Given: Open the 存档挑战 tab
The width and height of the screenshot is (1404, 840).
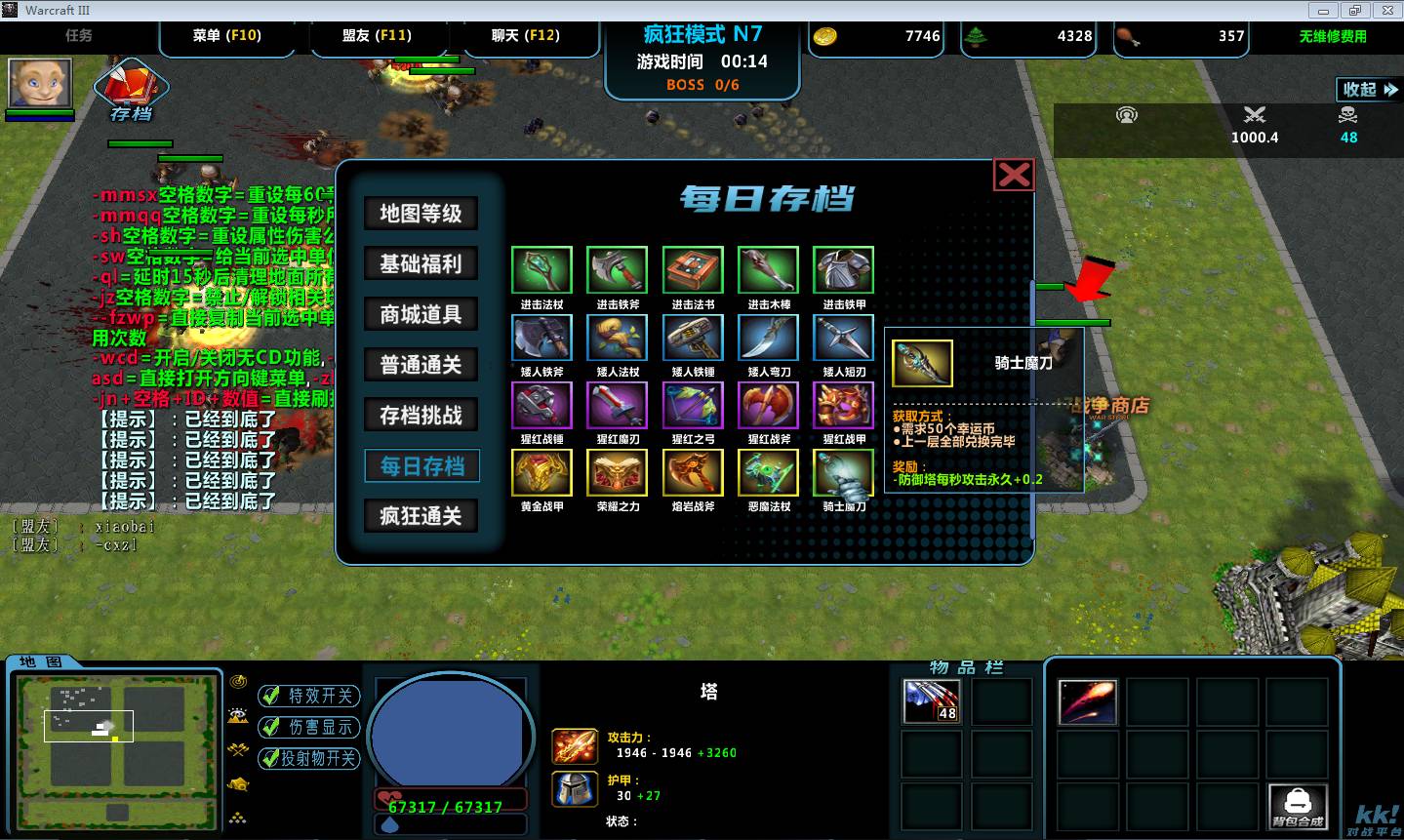Looking at the screenshot, I should click(421, 416).
